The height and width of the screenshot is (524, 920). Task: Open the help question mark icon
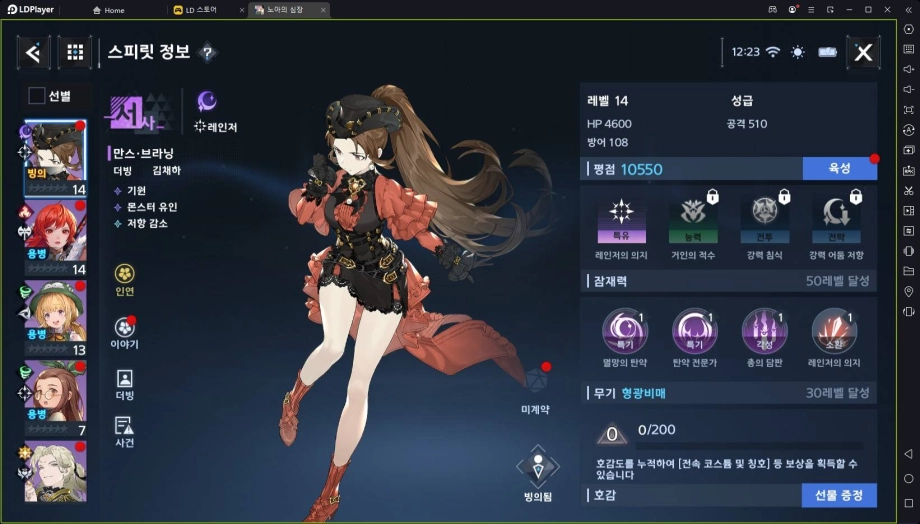(x=207, y=52)
